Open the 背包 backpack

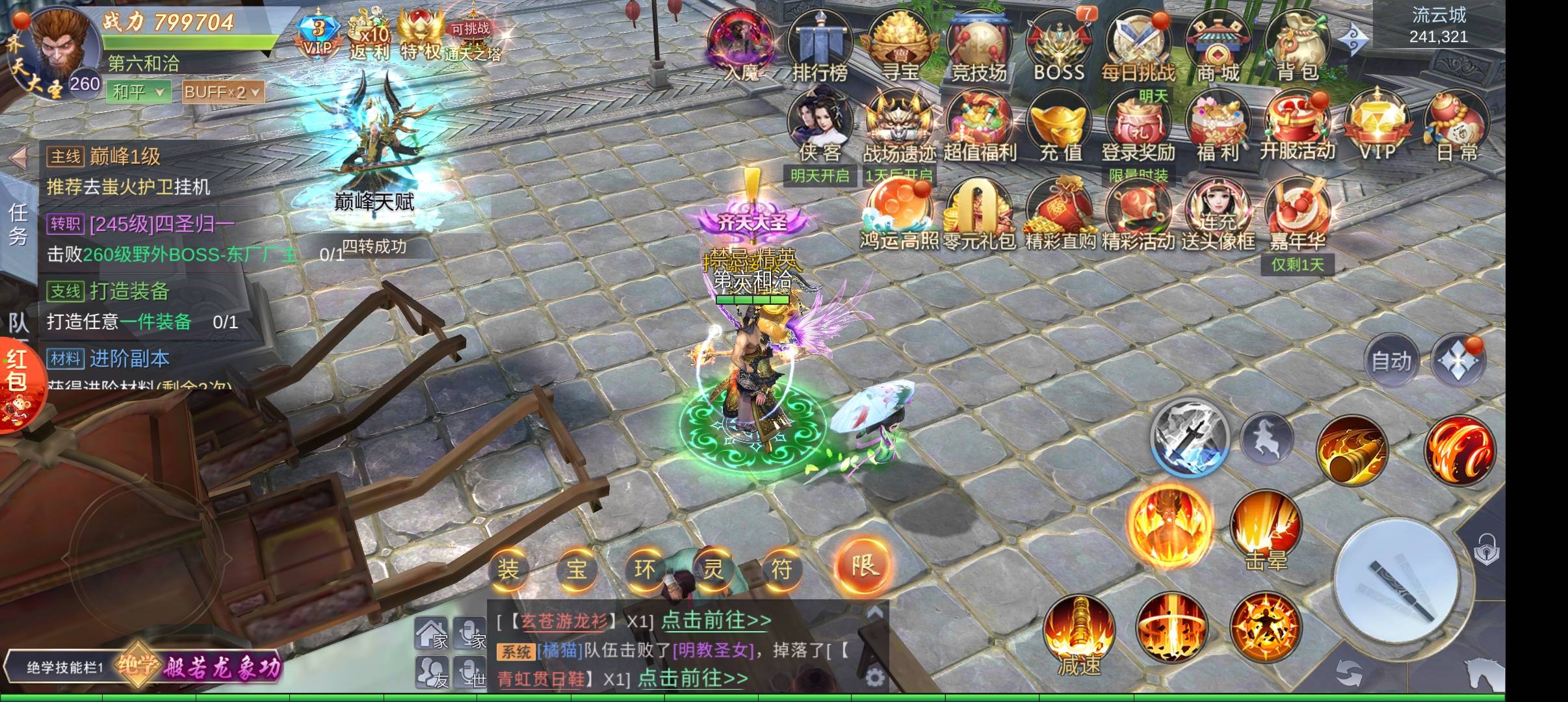click(1298, 45)
